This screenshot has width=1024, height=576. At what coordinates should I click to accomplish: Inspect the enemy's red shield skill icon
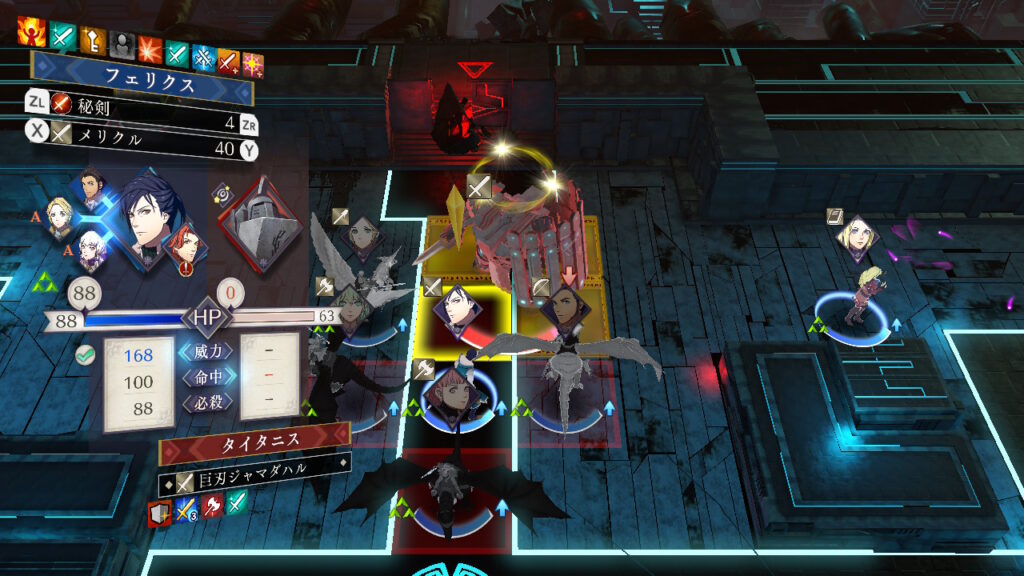[x=159, y=513]
